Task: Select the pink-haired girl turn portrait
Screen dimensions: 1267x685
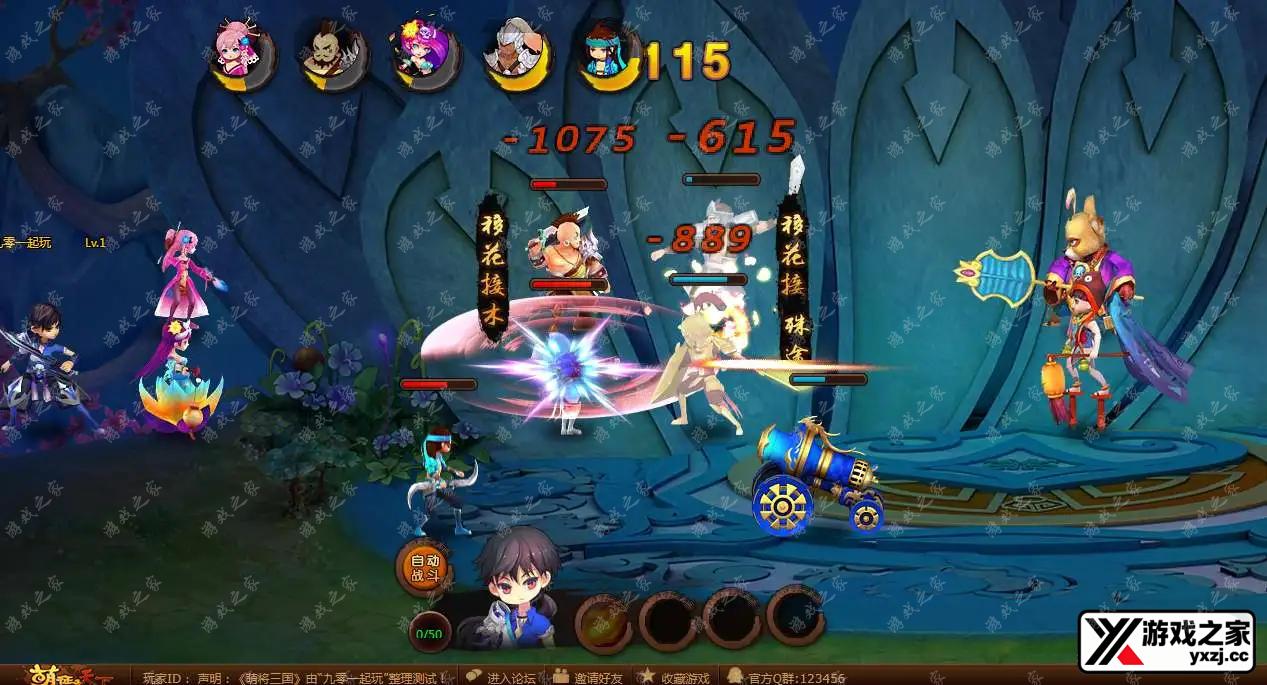Action: tap(243, 57)
